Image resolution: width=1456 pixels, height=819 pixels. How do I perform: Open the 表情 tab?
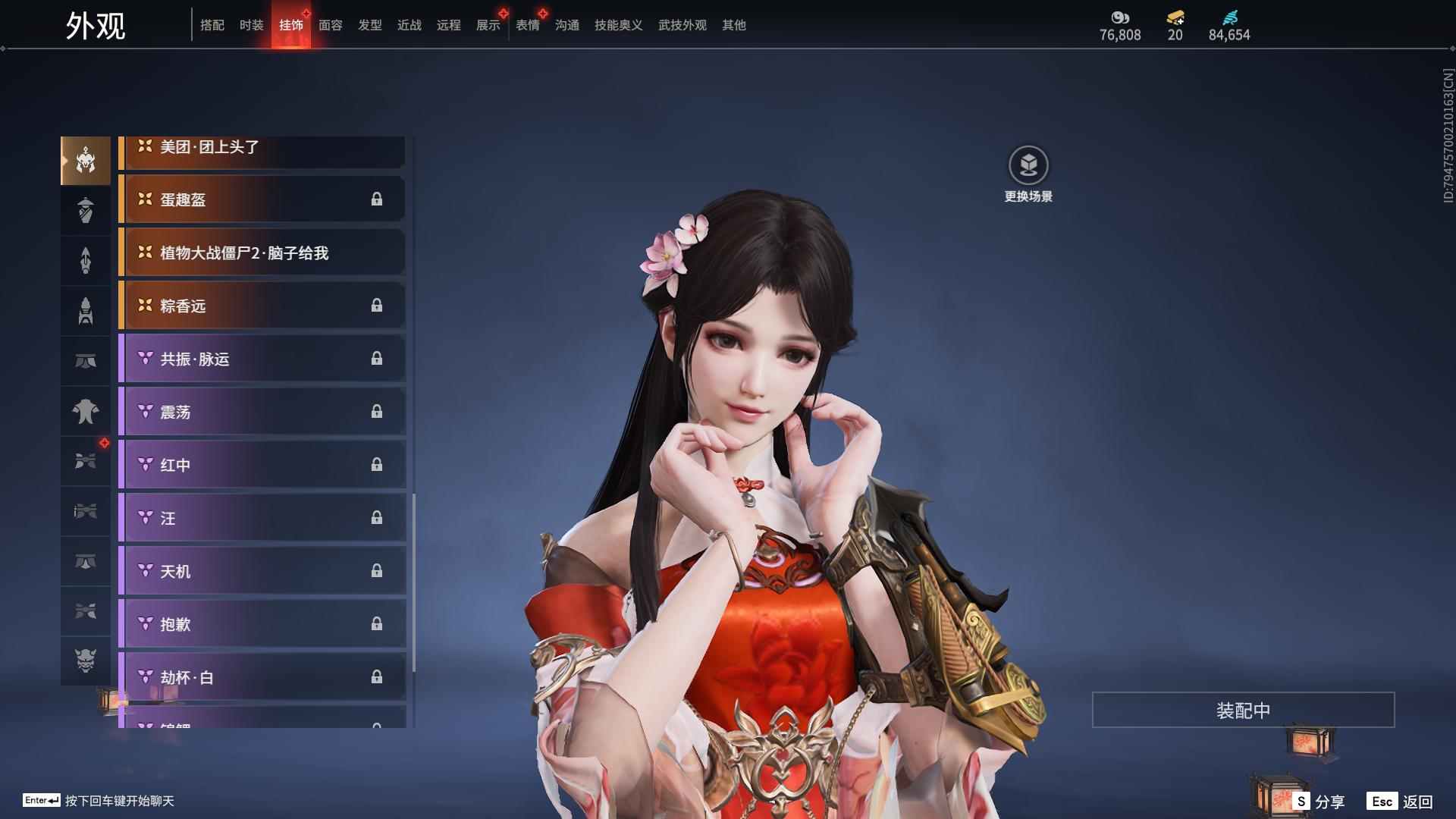click(527, 25)
